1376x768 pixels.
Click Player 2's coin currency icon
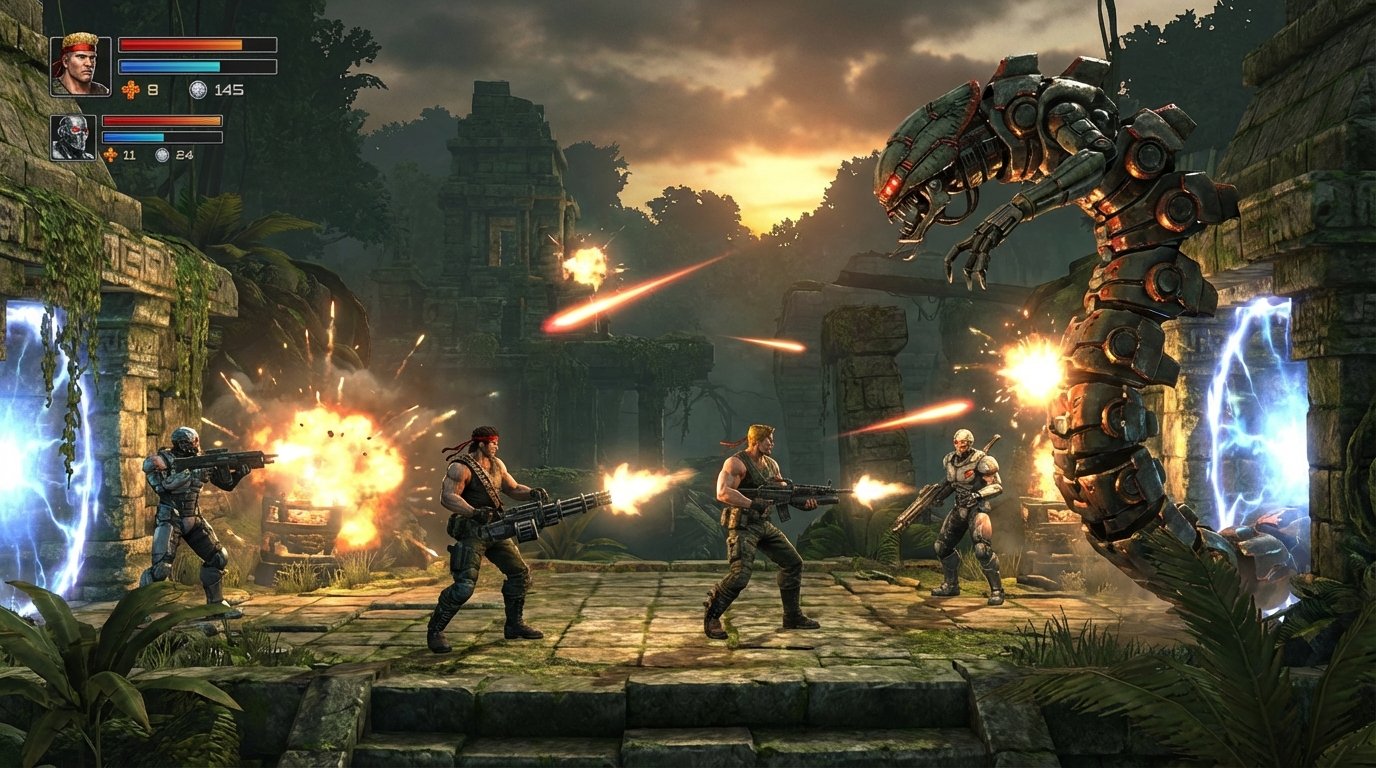click(x=162, y=156)
